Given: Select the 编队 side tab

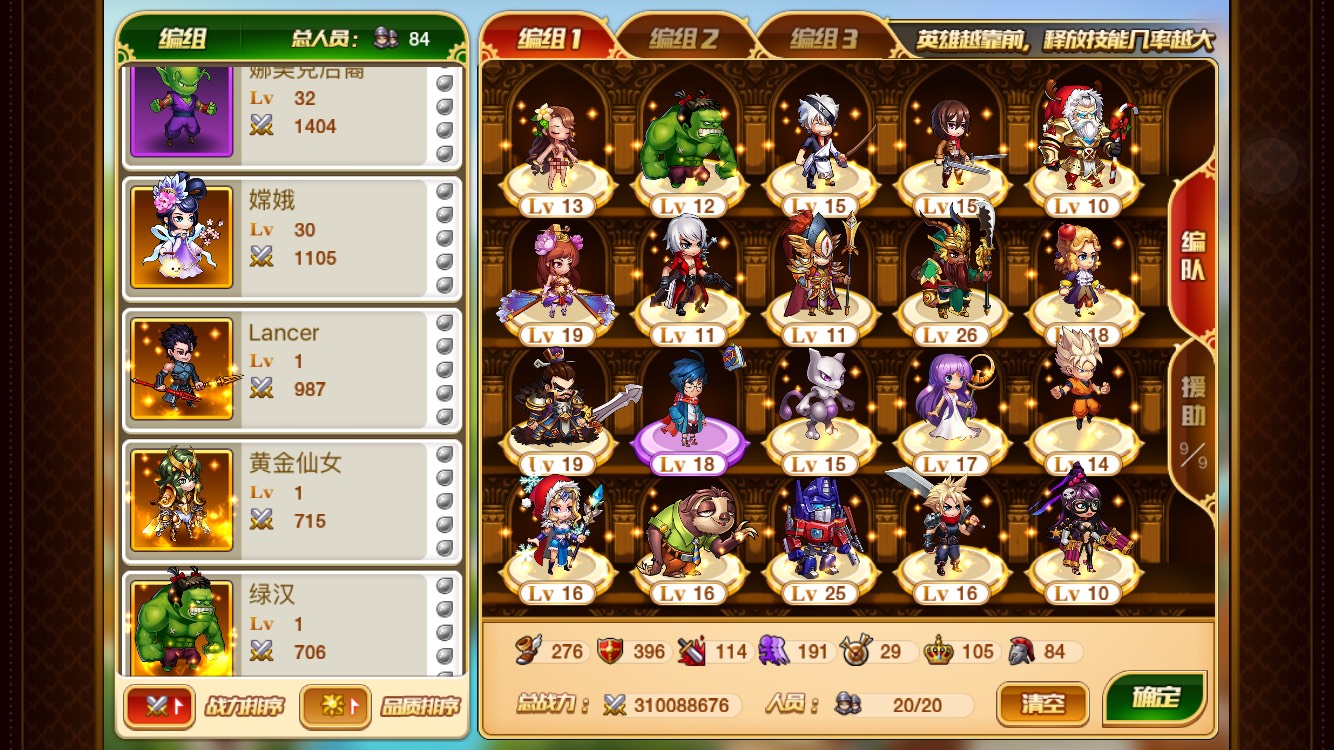Looking at the screenshot, I should point(1192,256).
